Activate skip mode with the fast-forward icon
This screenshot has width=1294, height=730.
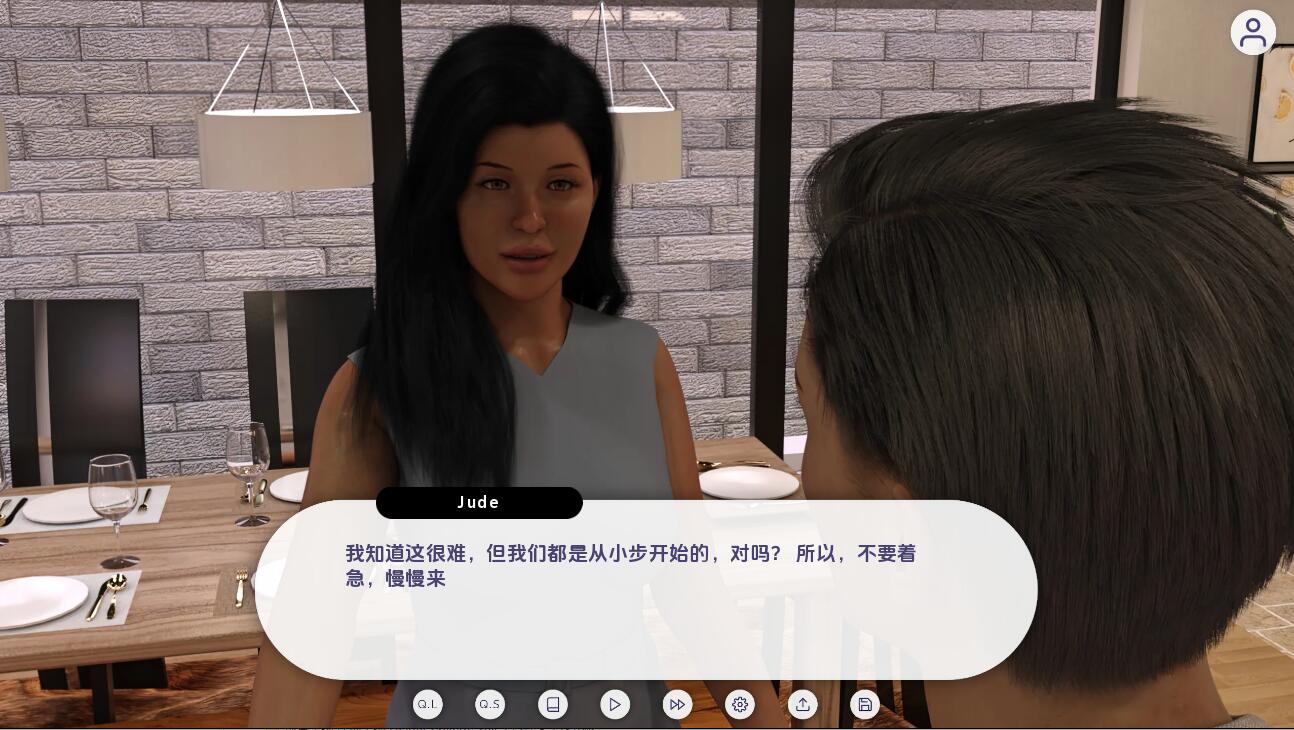tap(677, 704)
